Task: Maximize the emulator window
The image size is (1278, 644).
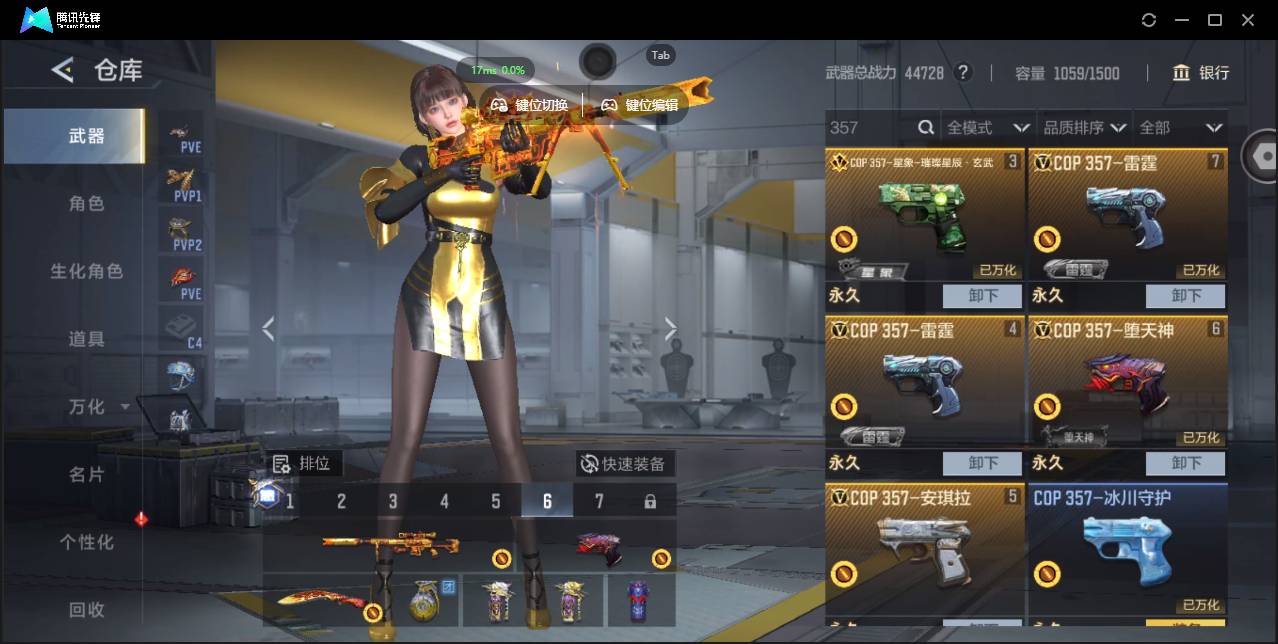Action: coord(1215,20)
